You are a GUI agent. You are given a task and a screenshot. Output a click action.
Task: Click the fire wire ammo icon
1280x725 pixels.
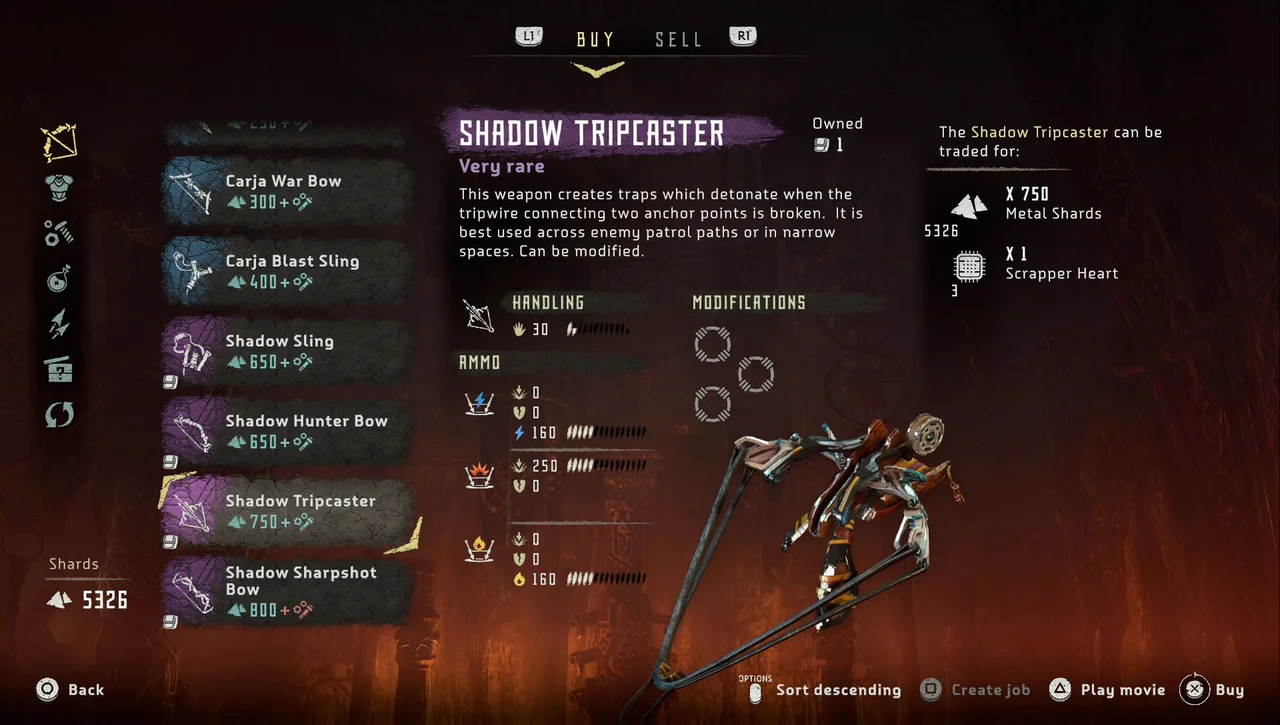[x=479, y=549]
